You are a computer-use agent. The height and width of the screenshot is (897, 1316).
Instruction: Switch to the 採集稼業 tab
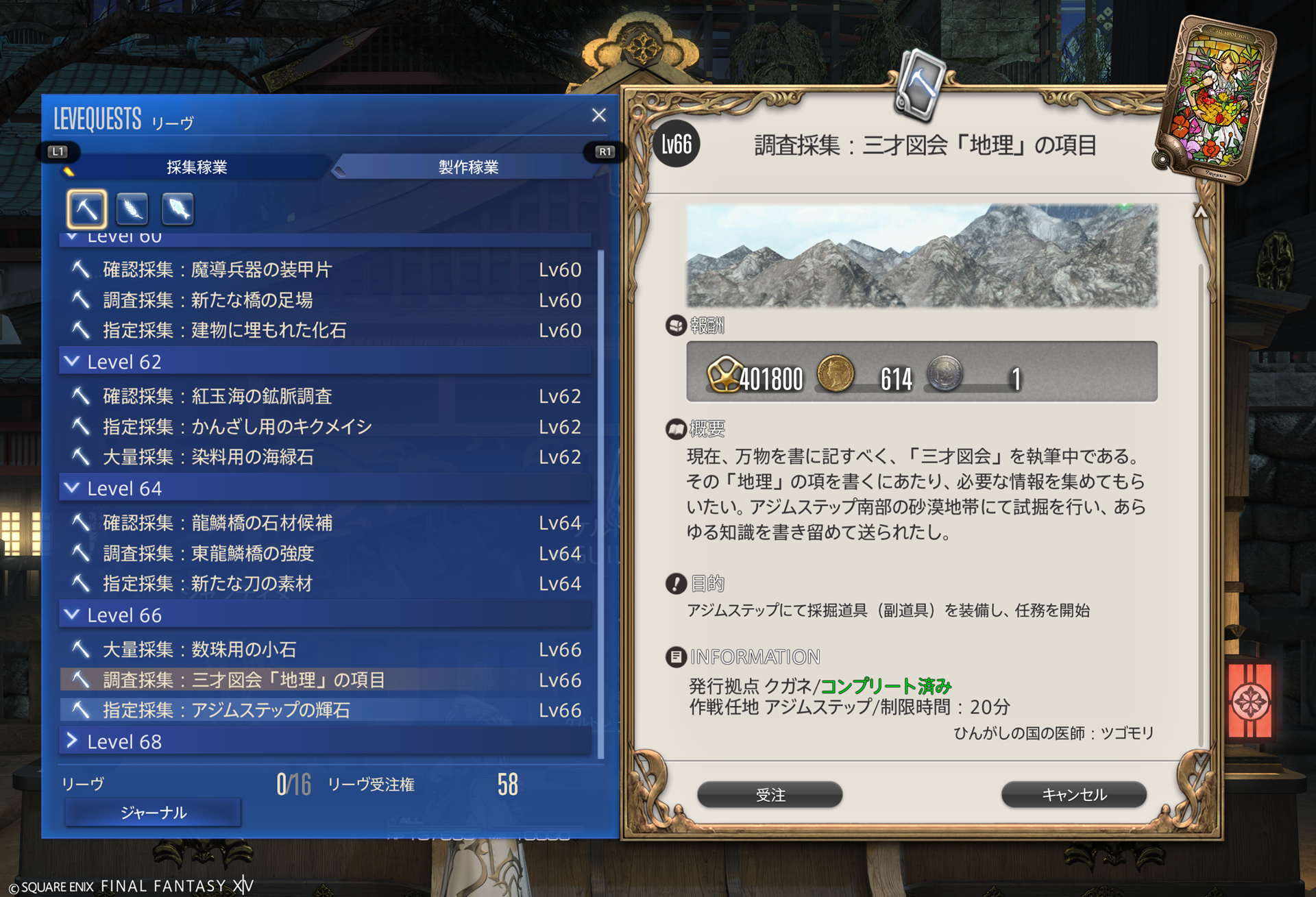pos(197,167)
